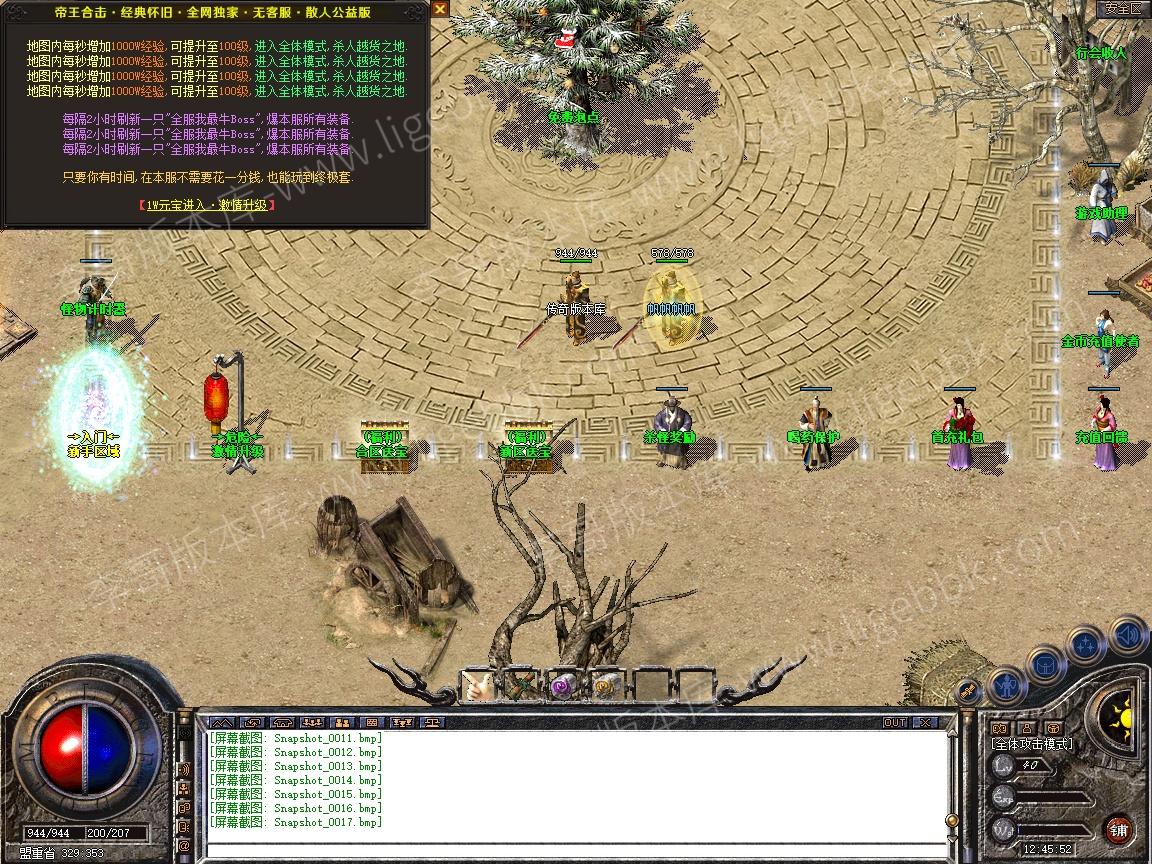This screenshot has height=864, width=1152.
Task: Open the group icon on chat toolbar
Action: [x=342, y=722]
